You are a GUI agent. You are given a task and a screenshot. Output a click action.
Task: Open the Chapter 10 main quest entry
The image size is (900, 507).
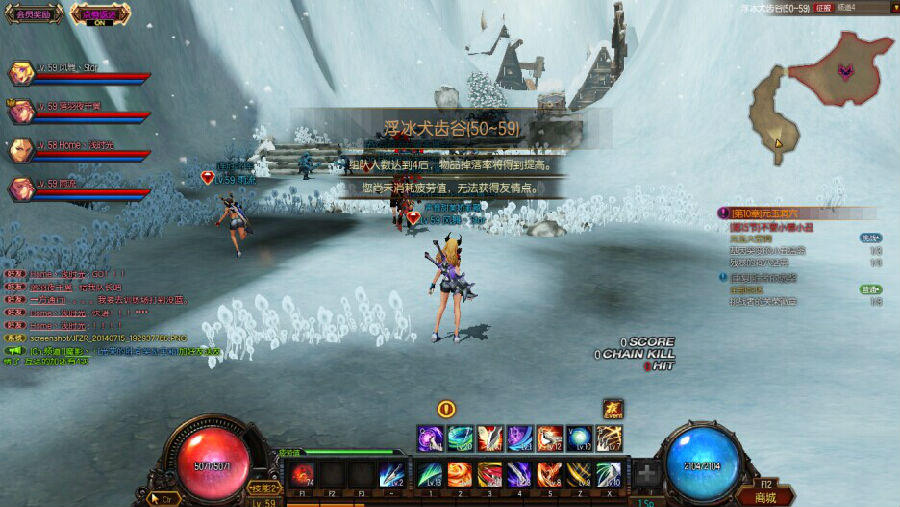[772, 213]
